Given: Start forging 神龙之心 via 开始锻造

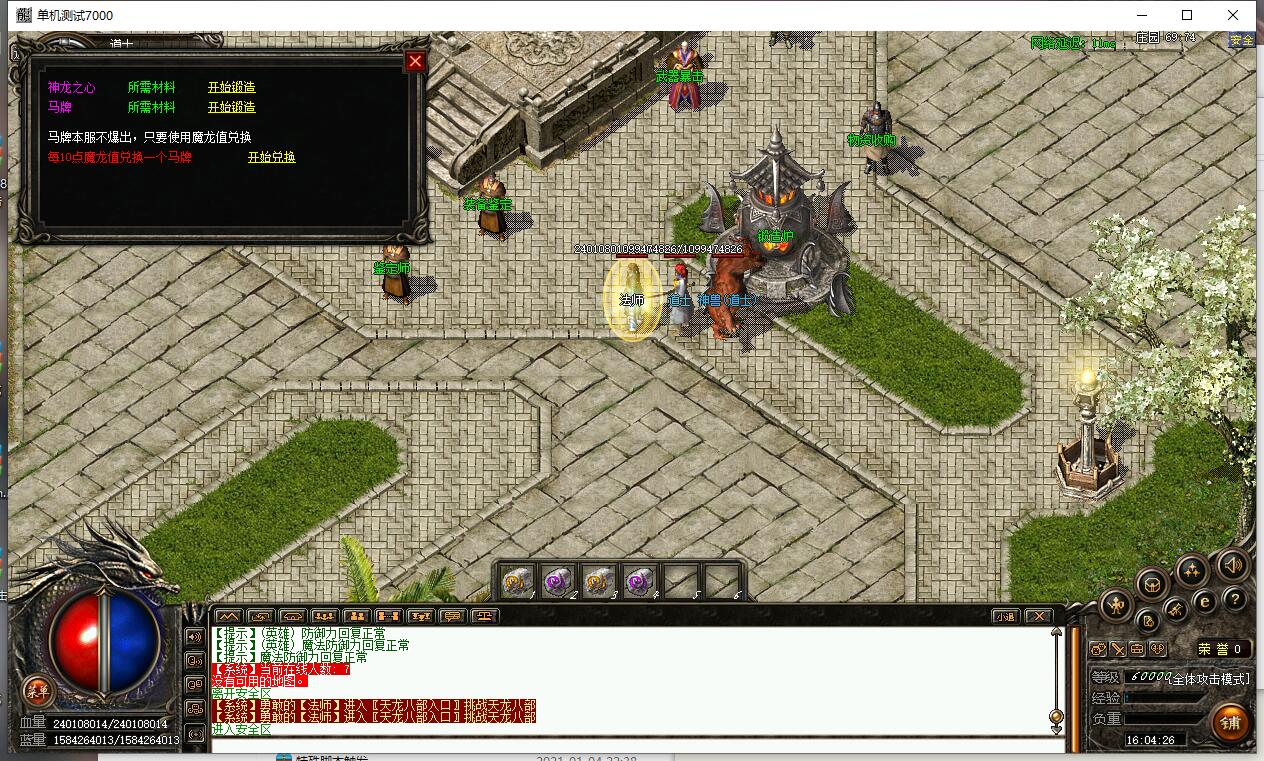Looking at the screenshot, I should (x=231, y=88).
